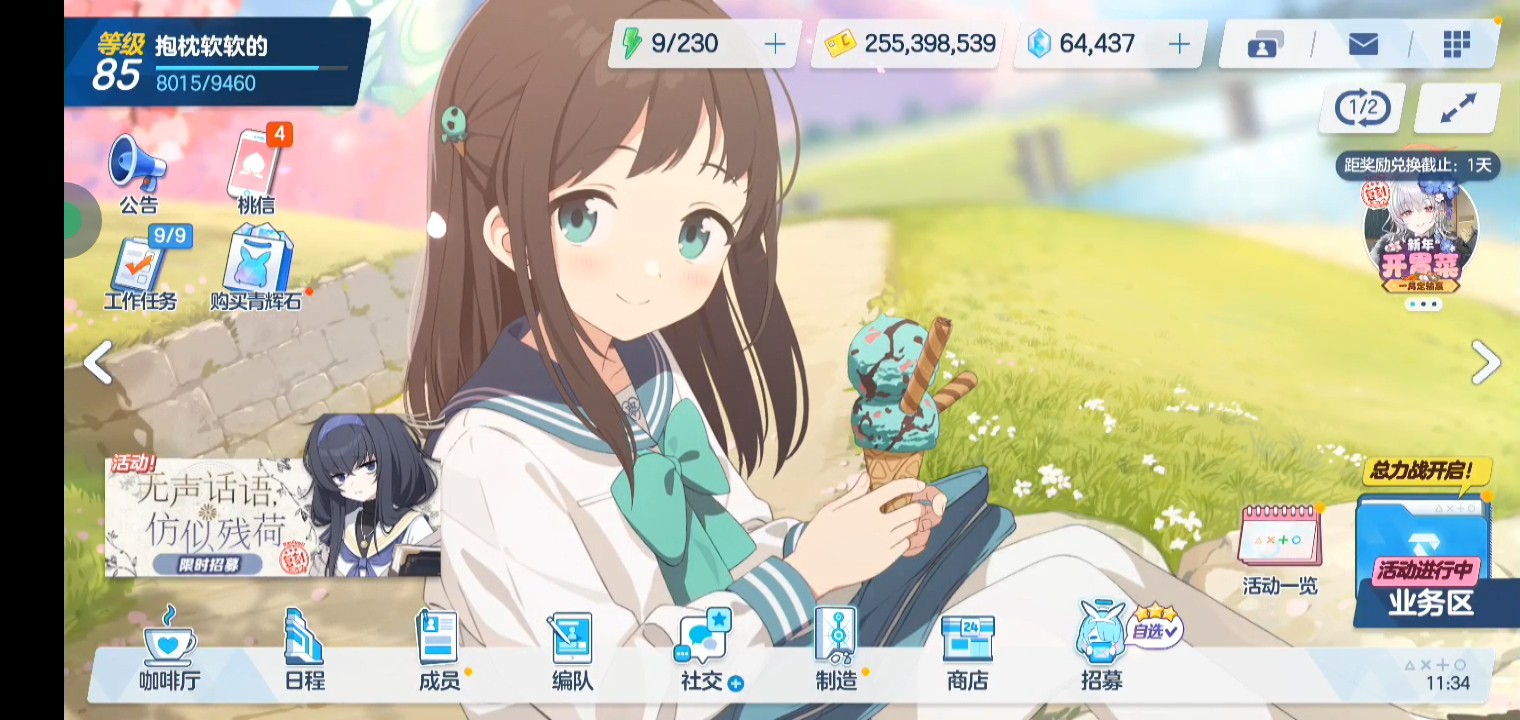Open the 新年开箱 event banner

click(1421, 237)
